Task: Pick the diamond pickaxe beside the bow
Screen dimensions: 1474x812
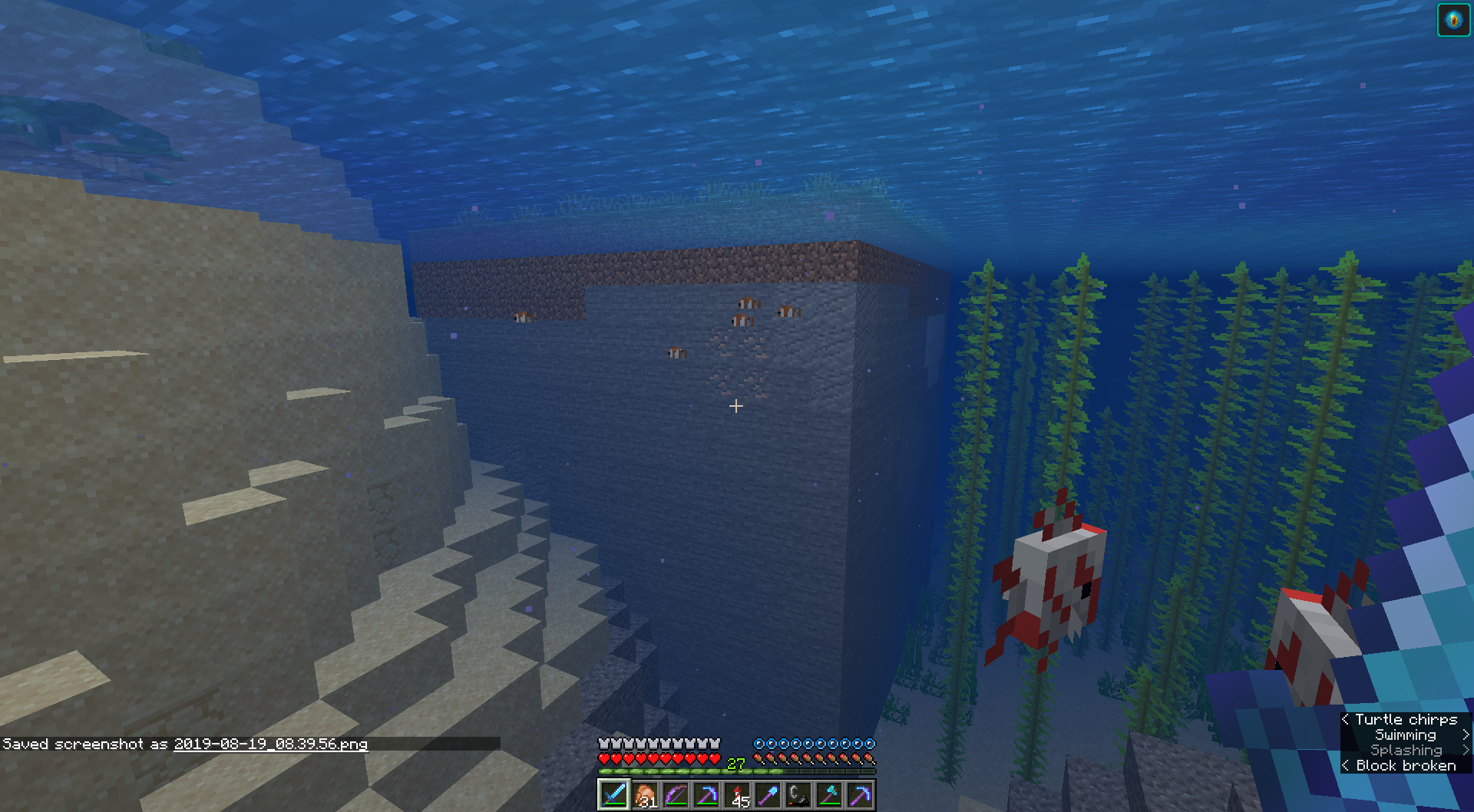Action: tap(706, 795)
